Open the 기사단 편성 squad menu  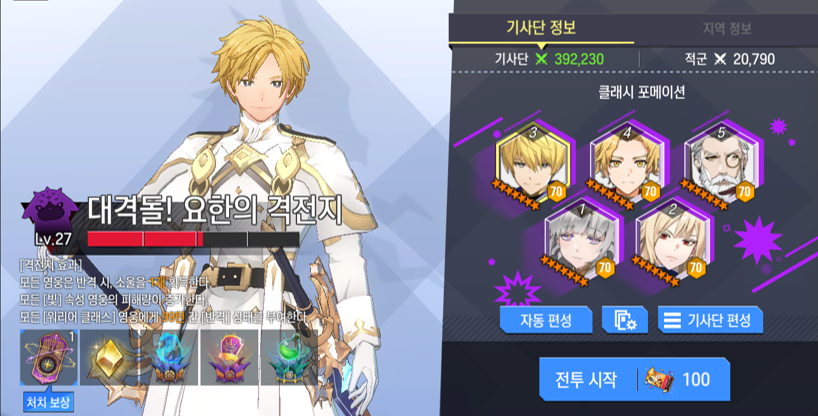711,320
